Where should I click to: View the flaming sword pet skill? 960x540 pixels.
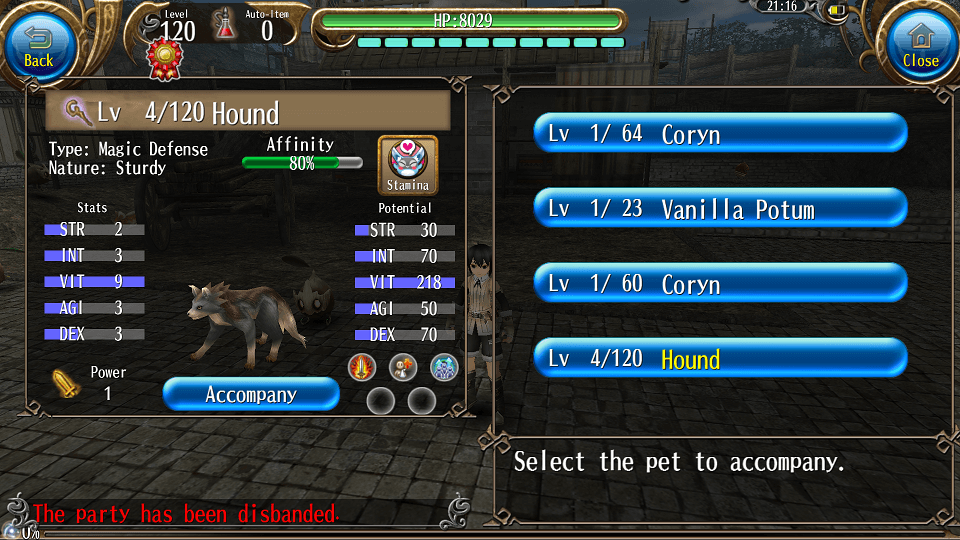point(362,367)
